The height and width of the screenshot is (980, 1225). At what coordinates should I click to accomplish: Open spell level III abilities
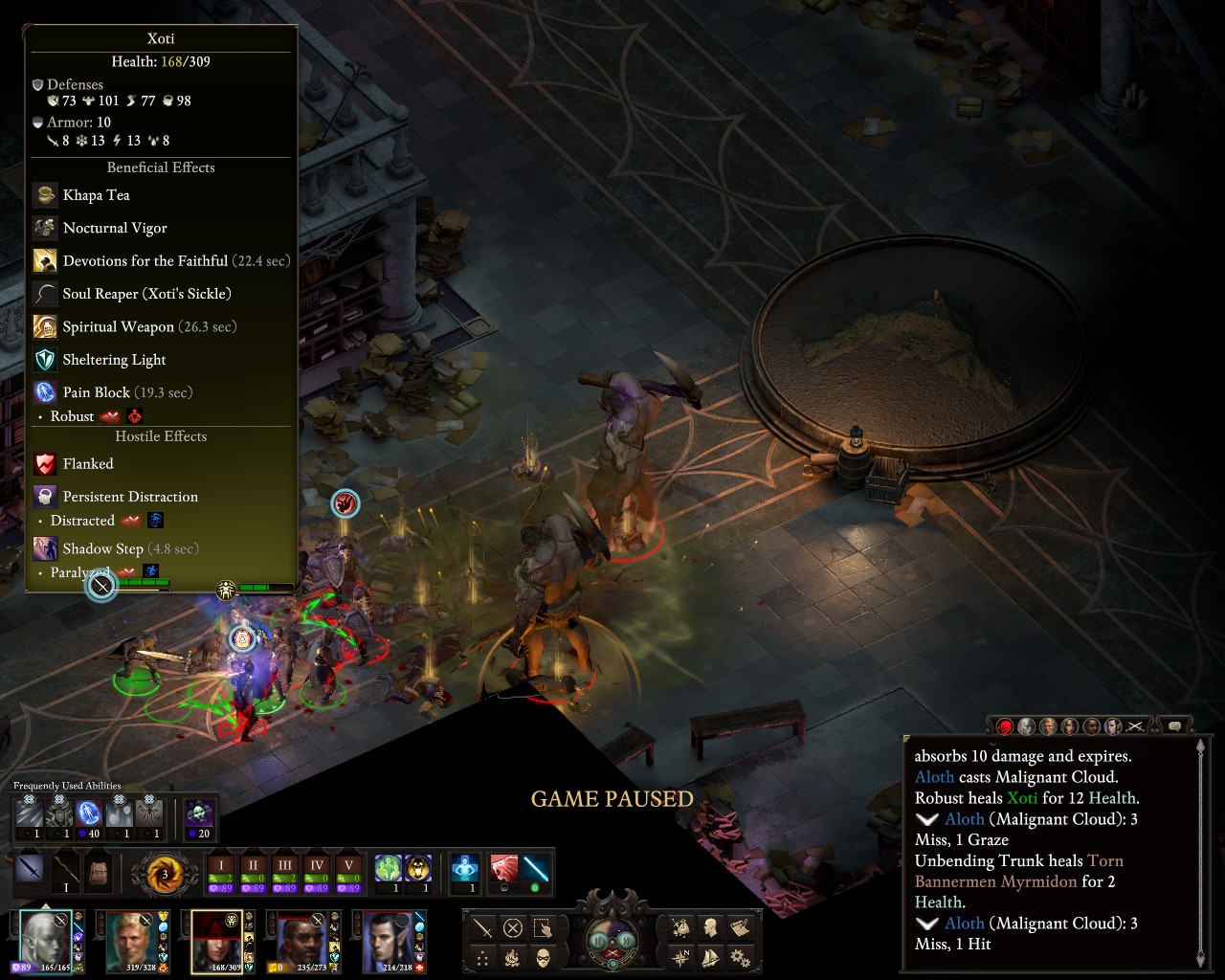284,871
